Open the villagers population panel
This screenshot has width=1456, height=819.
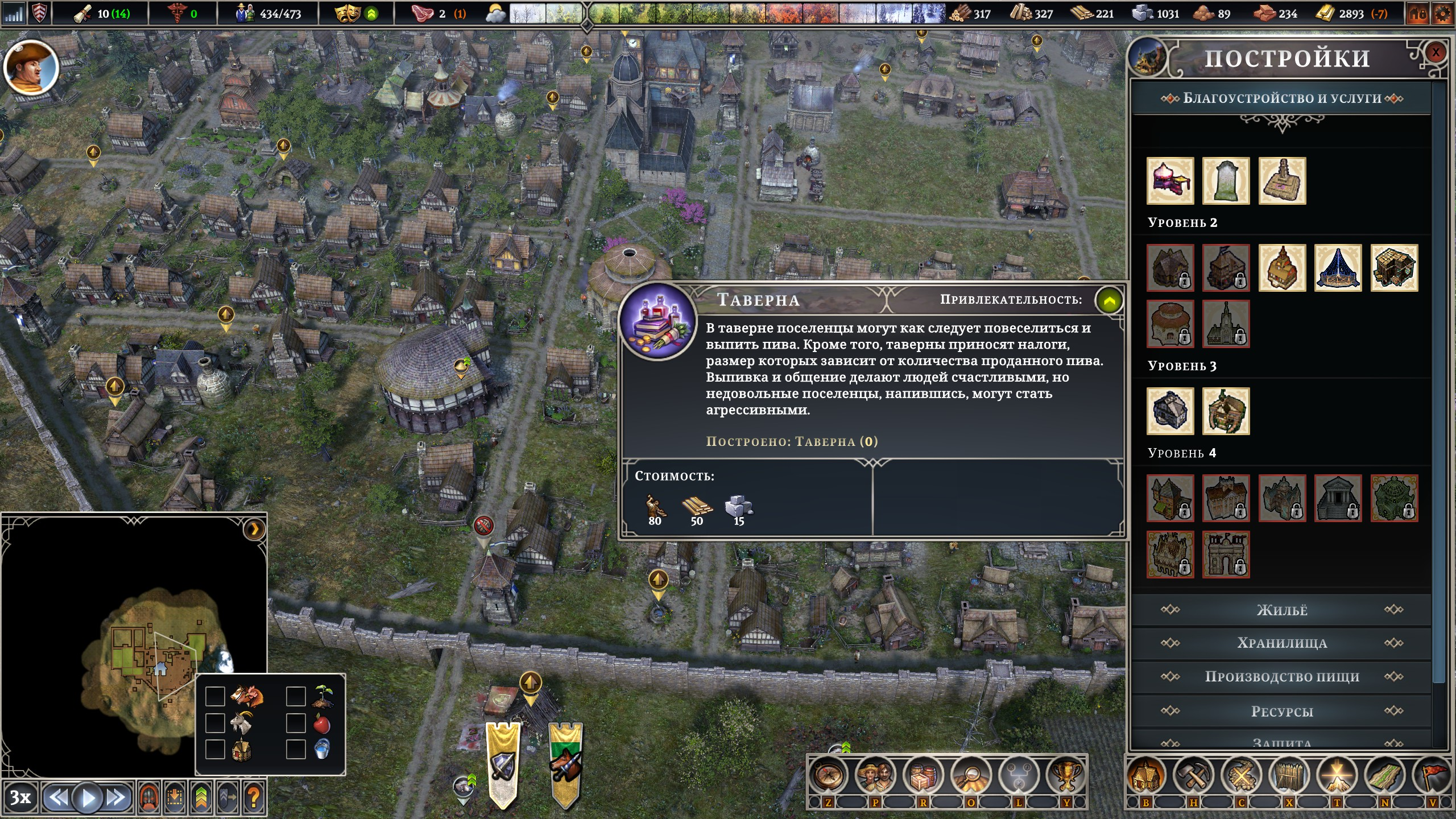[x=875, y=775]
